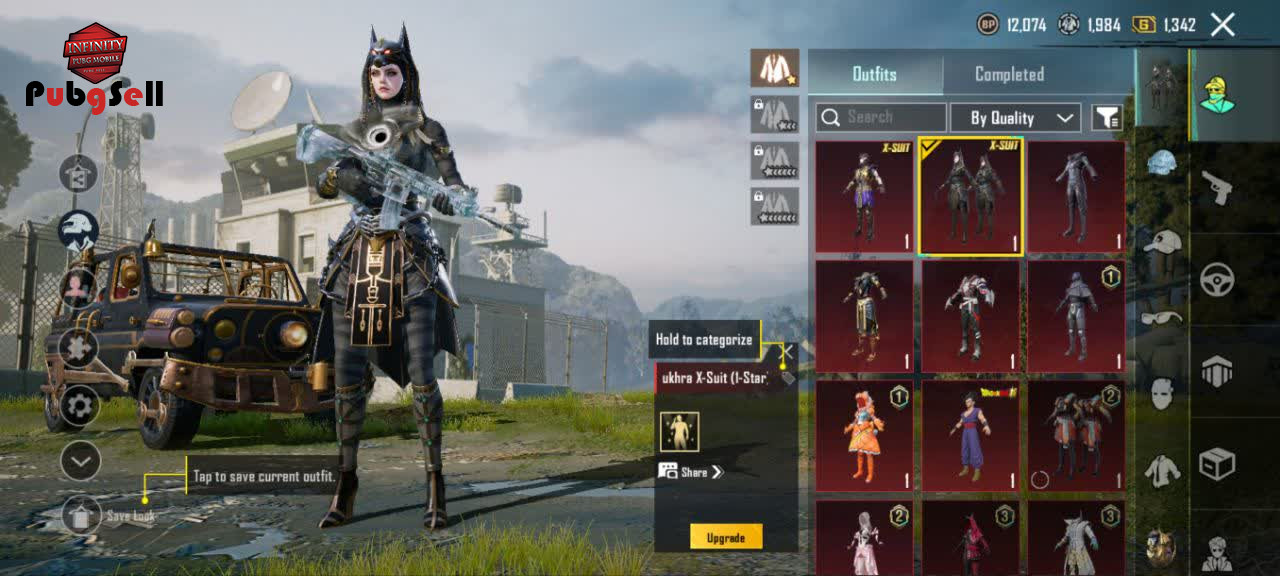Upgrade the selected X-Suit

pos(726,537)
